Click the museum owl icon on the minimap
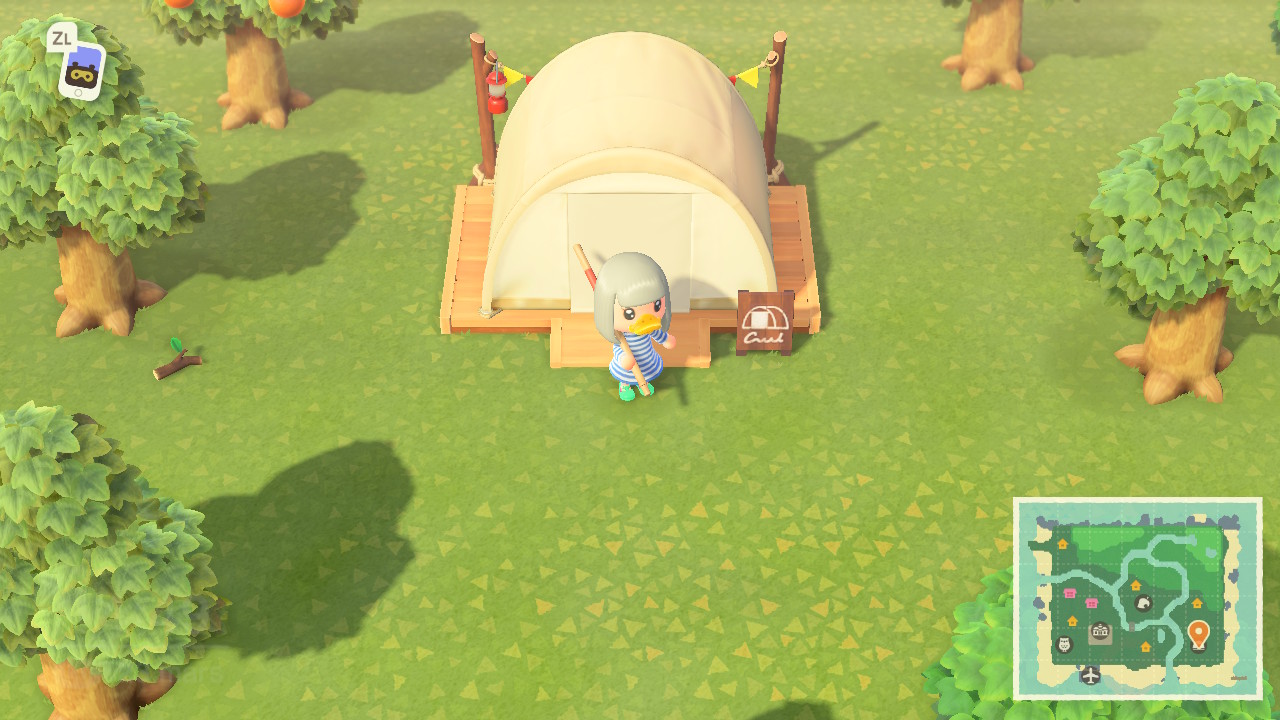The image size is (1280, 720). tap(1063, 644)
